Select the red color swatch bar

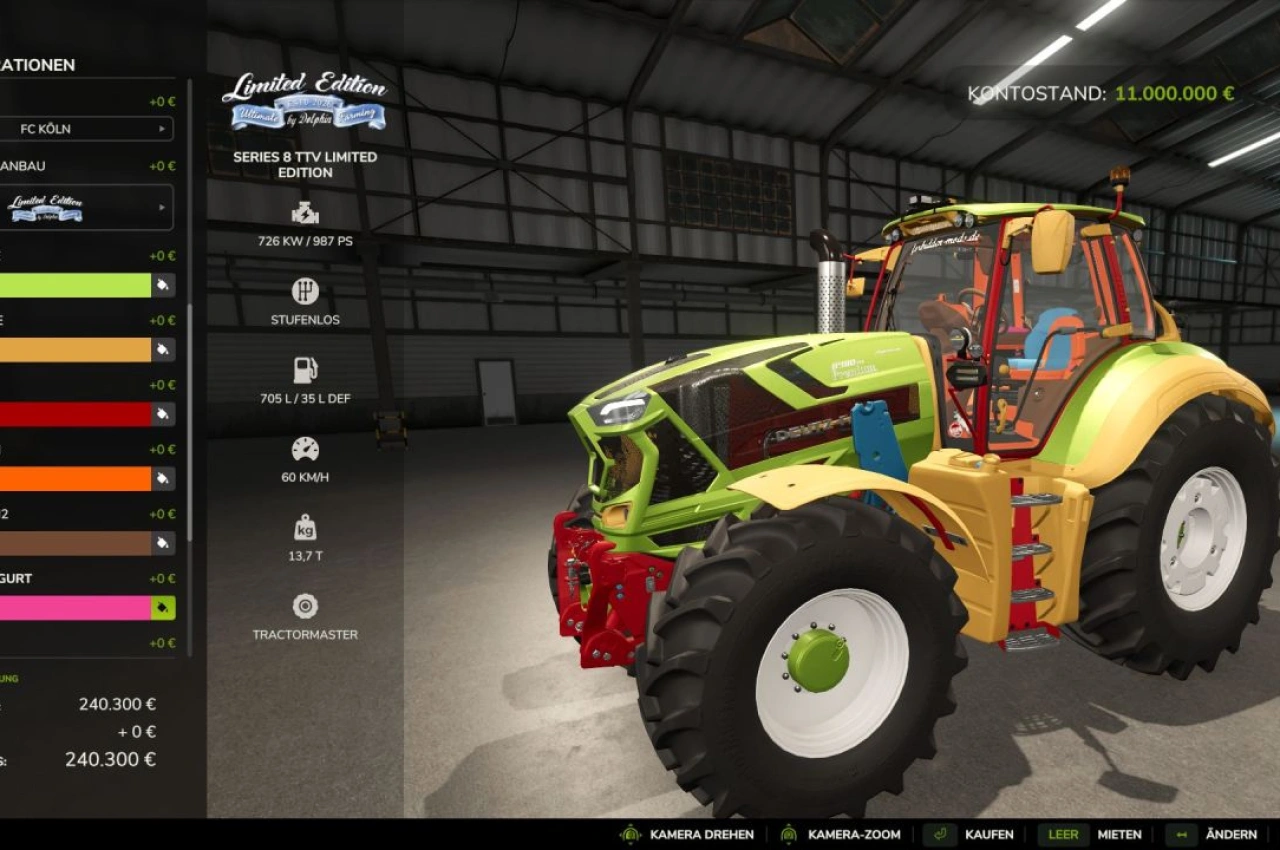pyautogui.click(x=75, y=414)
